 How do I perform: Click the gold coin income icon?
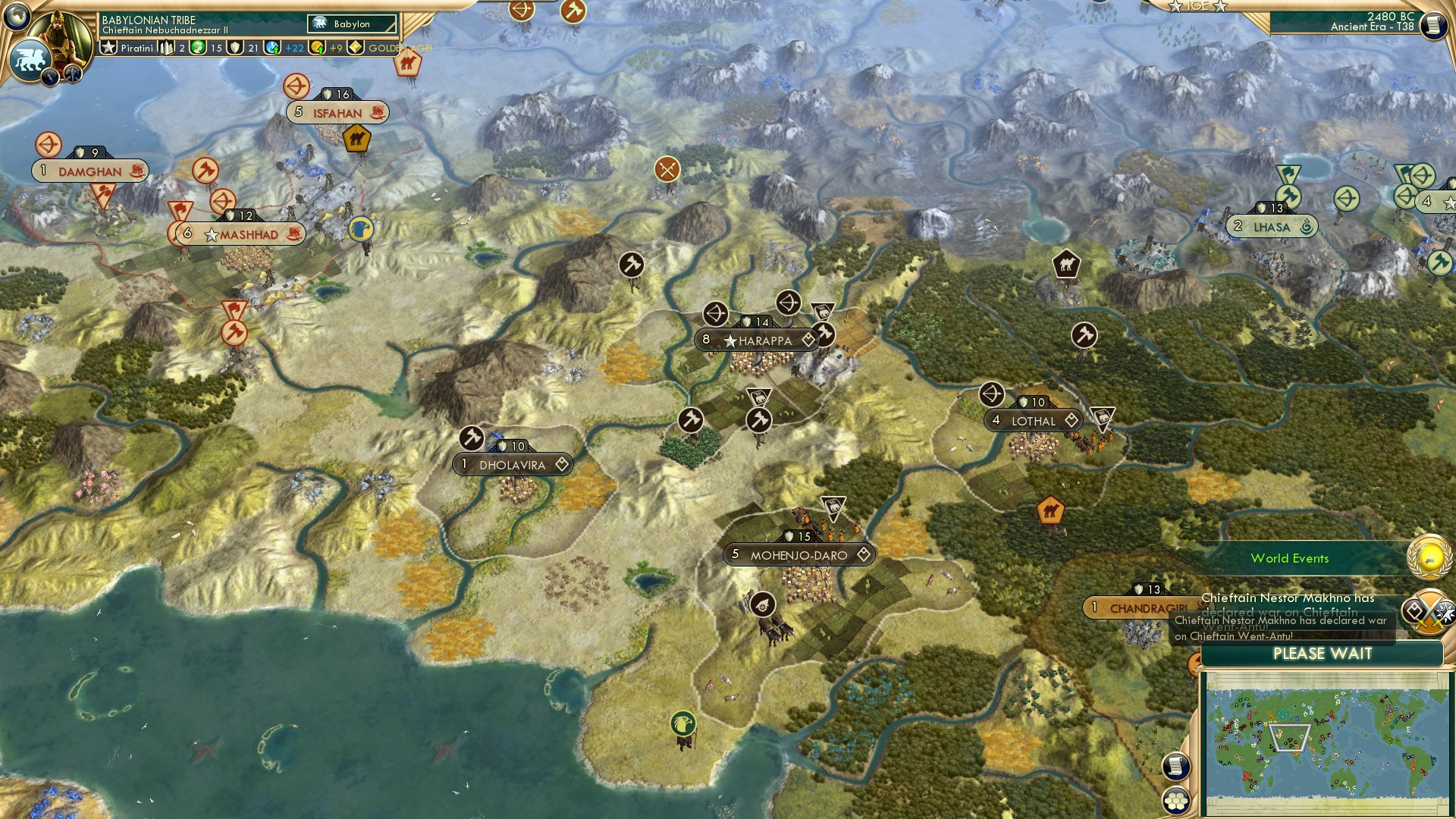317,48
